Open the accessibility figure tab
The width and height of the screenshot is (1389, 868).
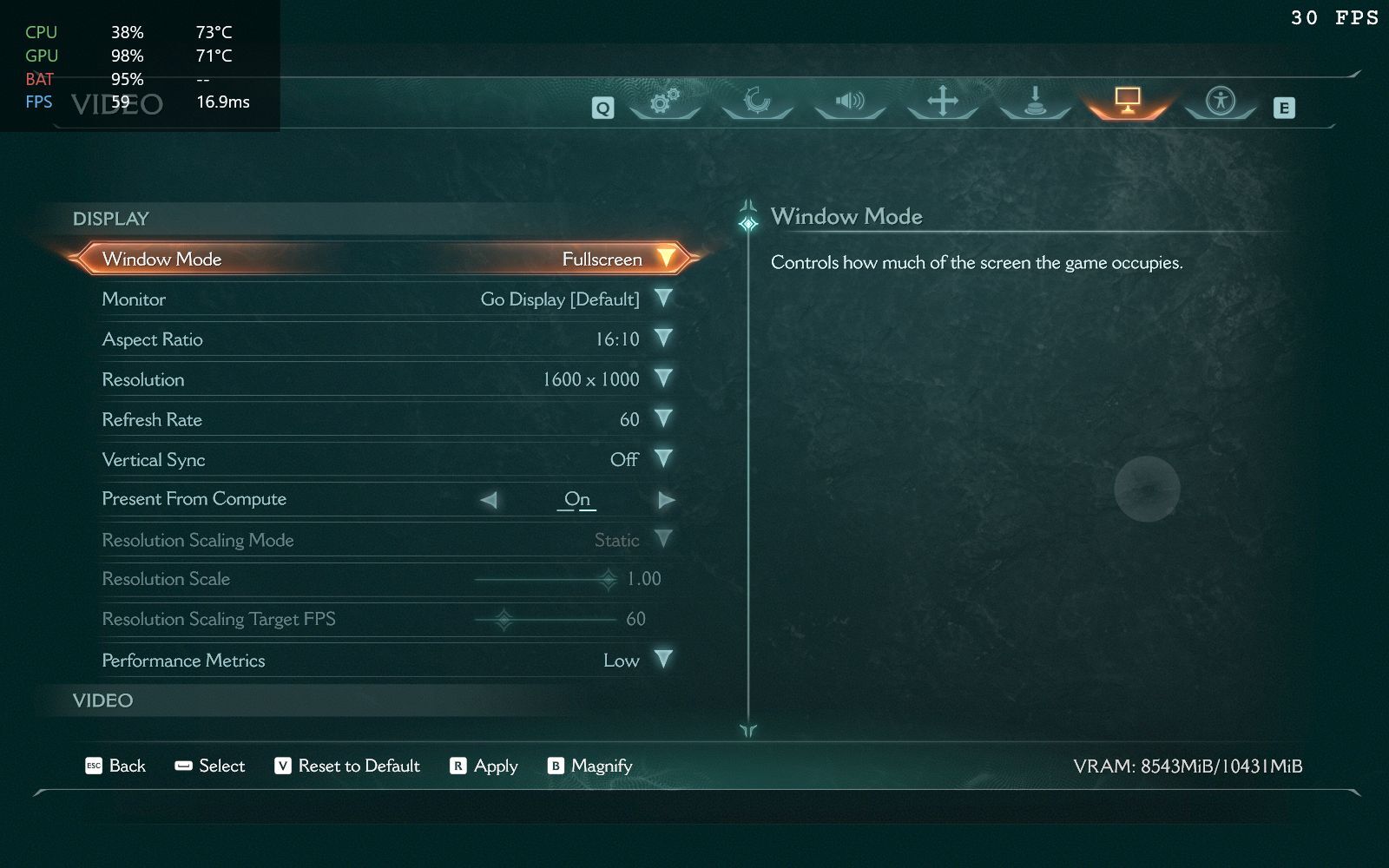[1221, 102]
